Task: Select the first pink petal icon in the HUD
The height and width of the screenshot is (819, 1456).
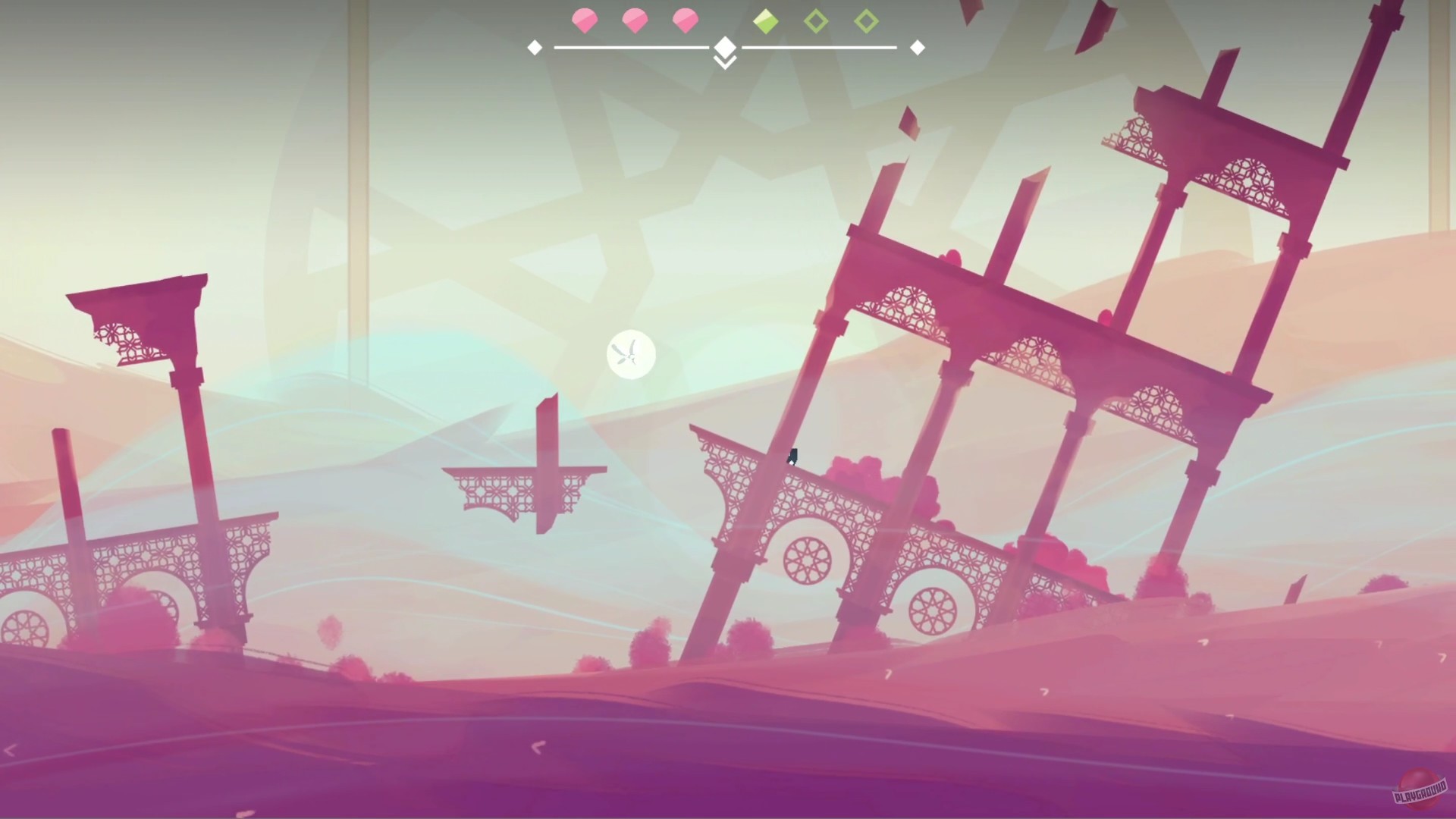Action: pyautogui.click(x=584, y=21)
